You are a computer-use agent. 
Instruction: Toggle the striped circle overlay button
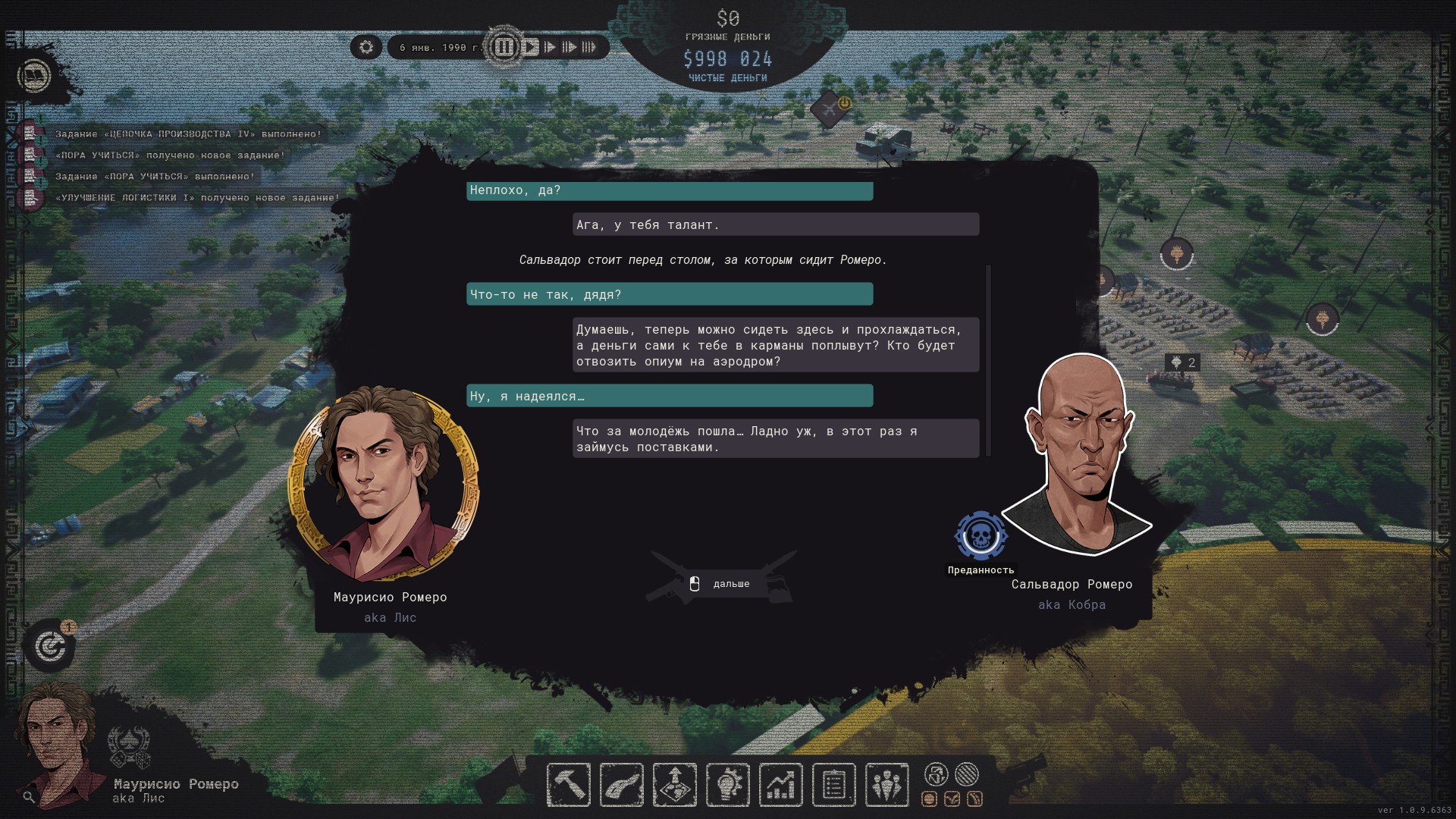tap(966, 774)
